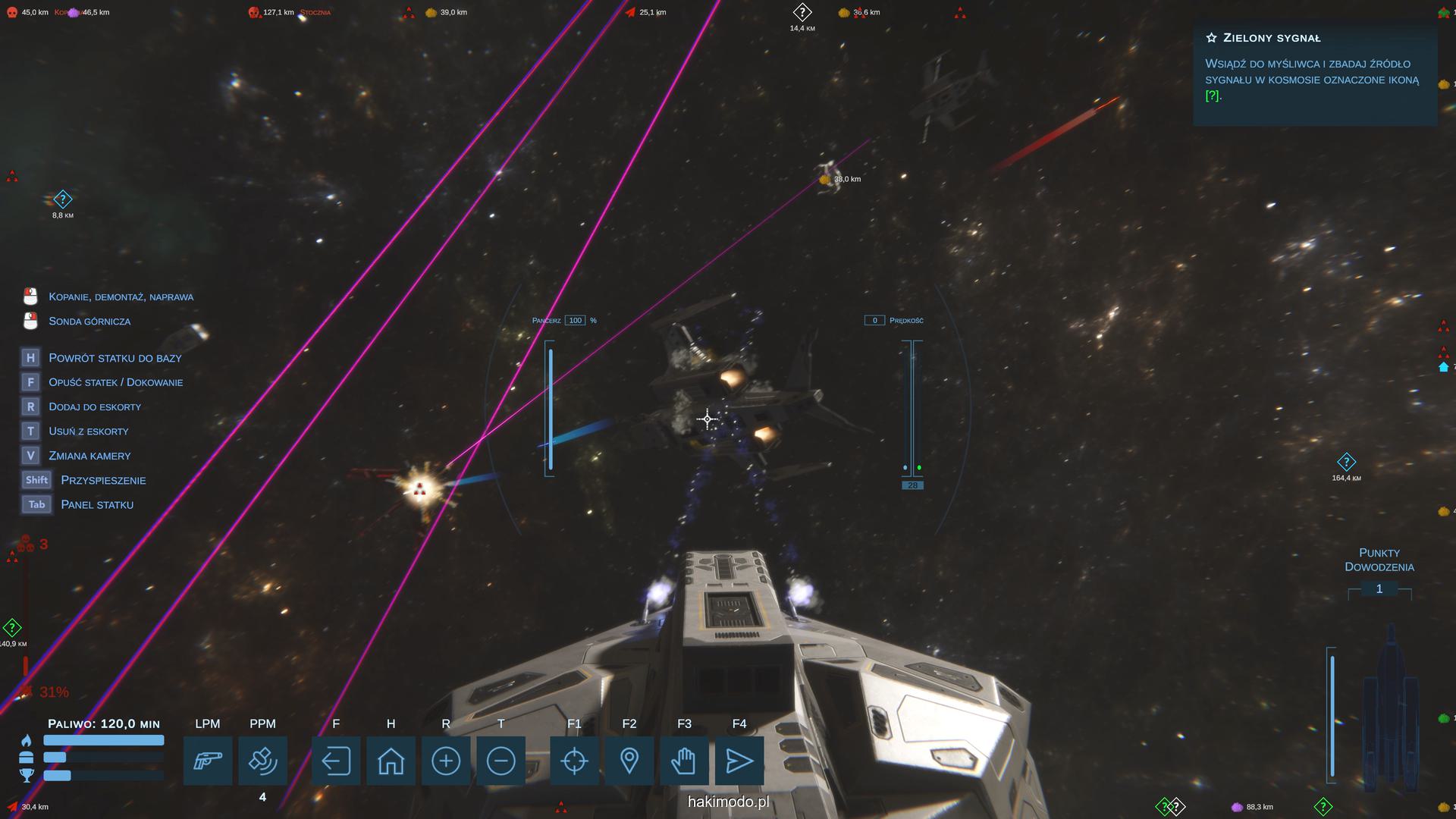Click the leave ship exit button
Screen dimensions: 1456x819
tap(336, 761)
